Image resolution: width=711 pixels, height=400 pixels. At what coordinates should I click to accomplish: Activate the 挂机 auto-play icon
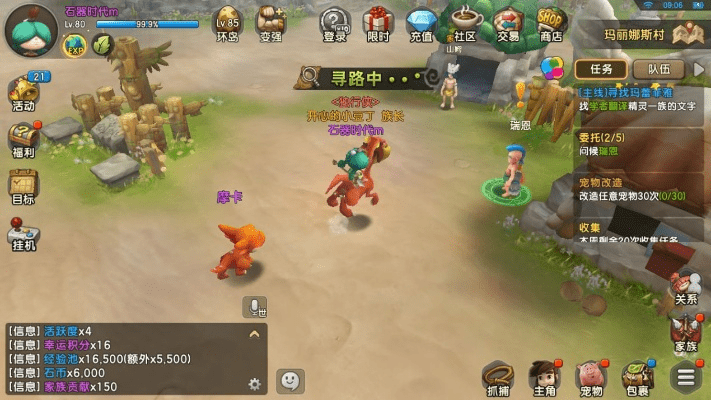(24, 231)
